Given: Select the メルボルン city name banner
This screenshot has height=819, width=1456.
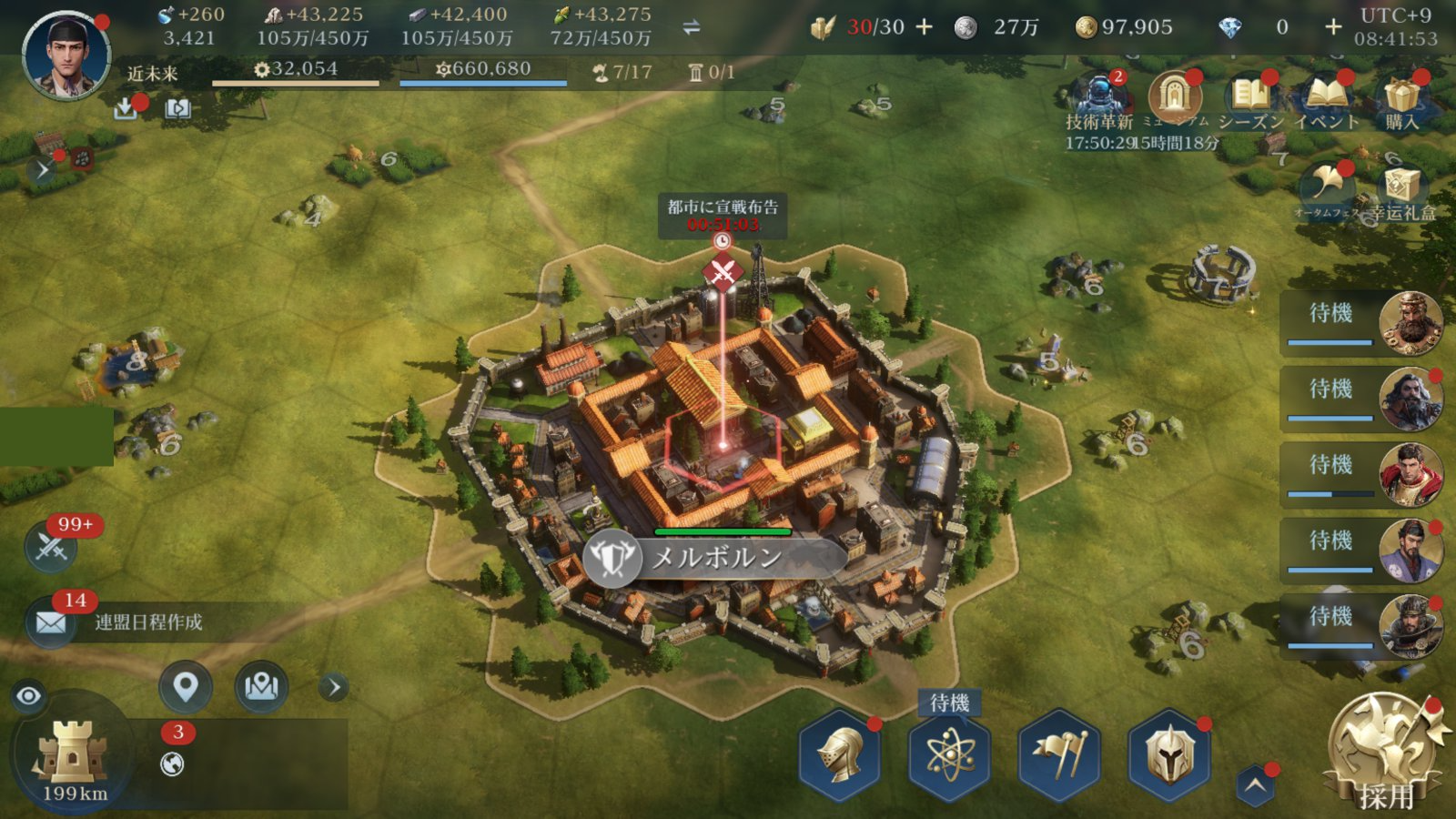Looking at the screenshot, I should click(716, 558).
